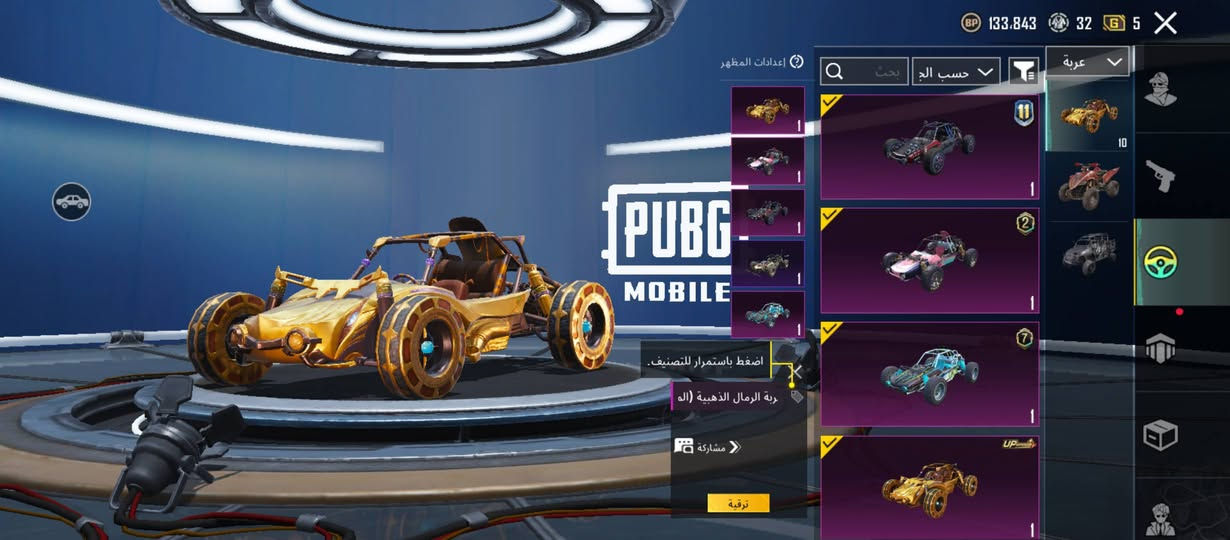Choose the pink and white buggy skin
The width and height of the screenshot is (1230, 540).
coord(929,260)
